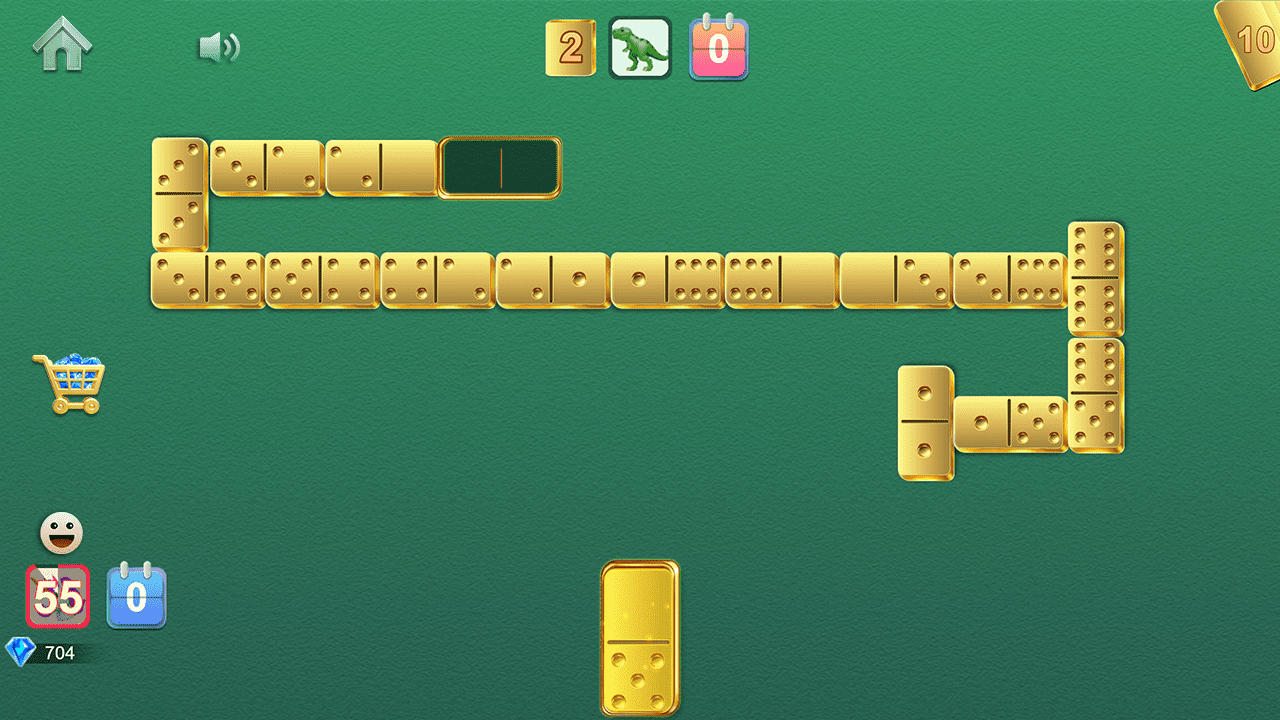1280x720 pixels.
Task: Open the home screen
Action: coord(62,45)
